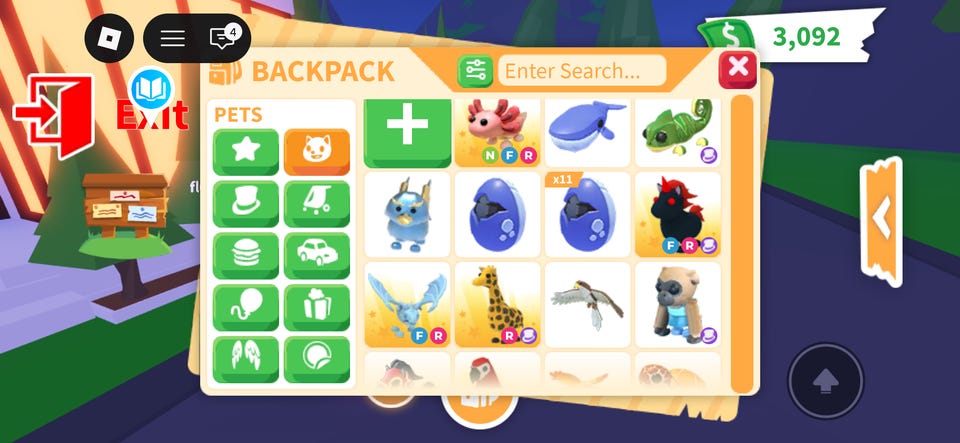The height and width of the screenshot is (443, 960).
Task: Select the black red-maned unicorn pet
Action: (x=677, y=214)
